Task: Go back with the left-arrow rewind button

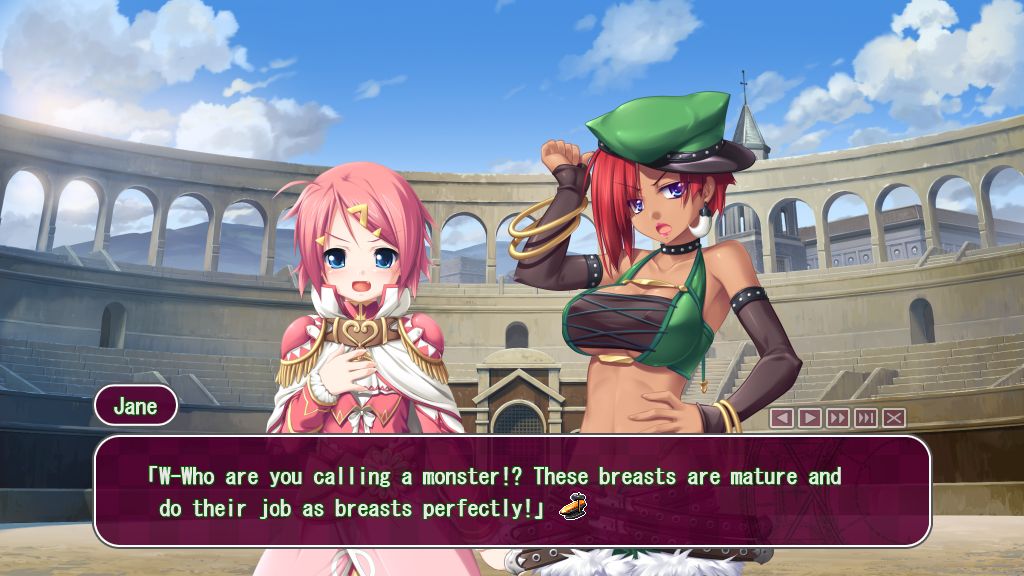Action: 781,418
